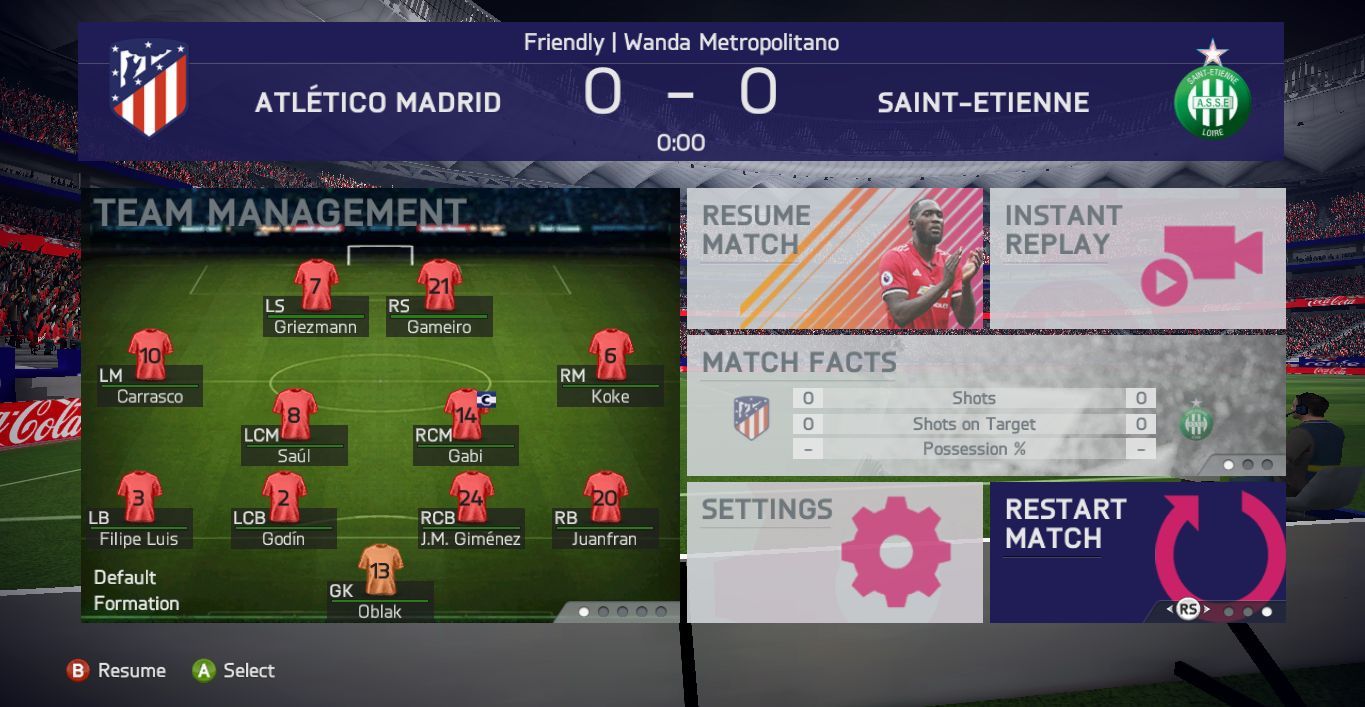Open the Settings tile
Viewport: 1365px width, 707px height.
point(834,552)
